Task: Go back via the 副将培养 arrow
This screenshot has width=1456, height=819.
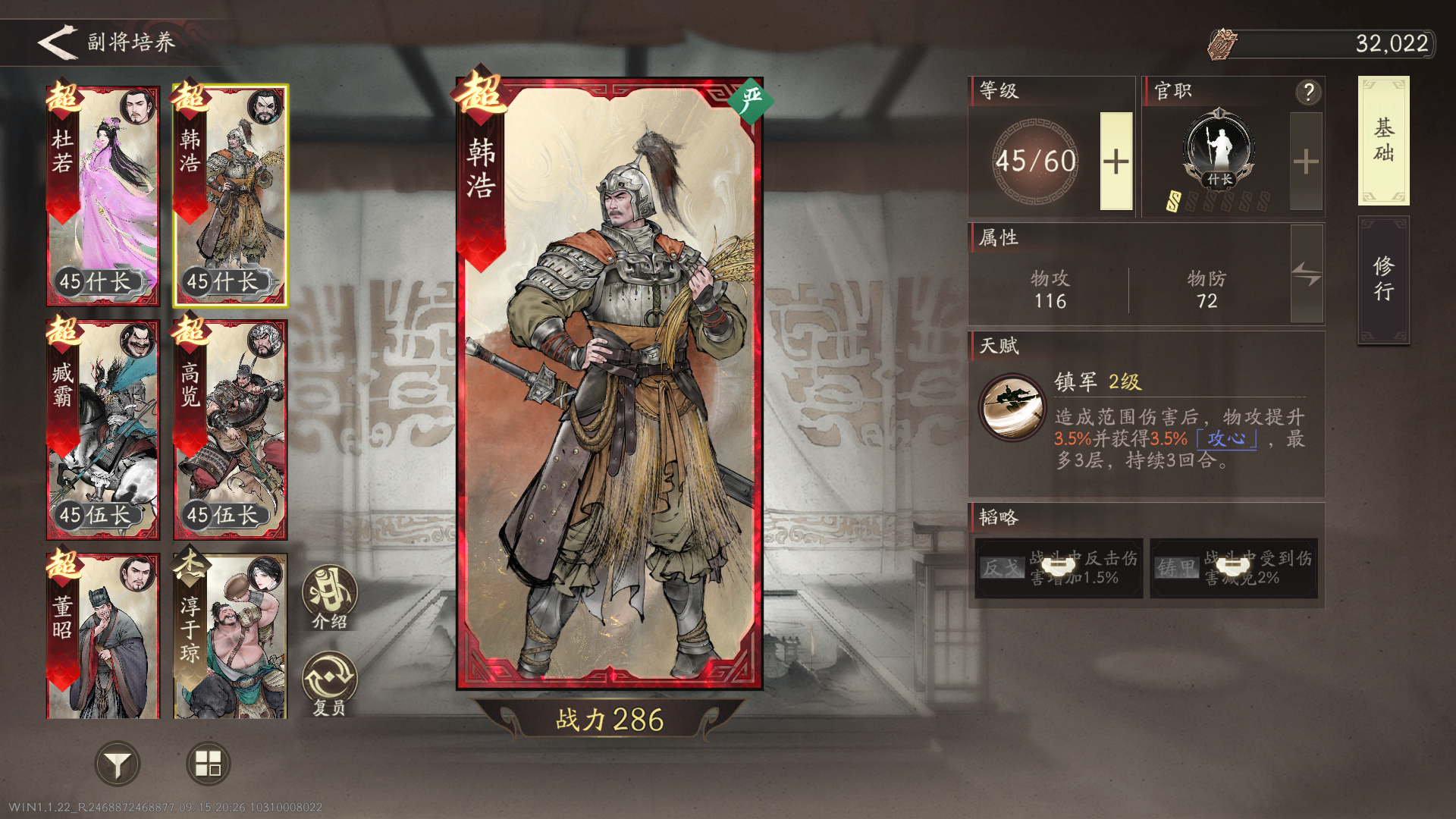Action: pyautogui.click(x=57, y=43)
